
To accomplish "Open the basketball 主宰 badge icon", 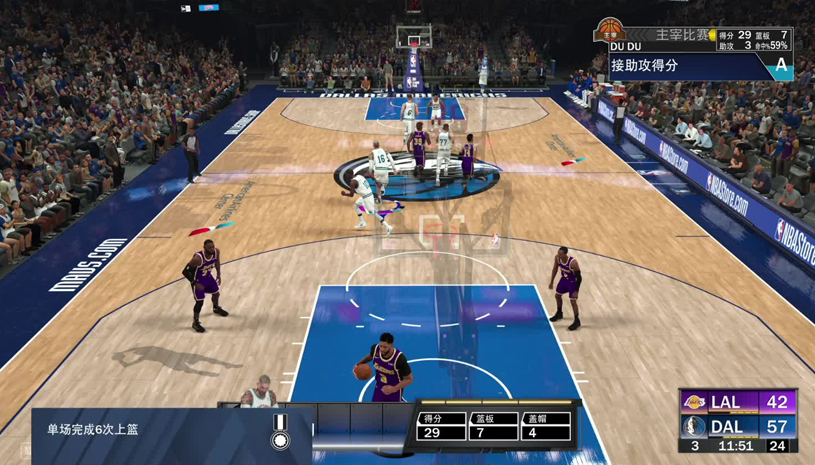I will (611, 31).
